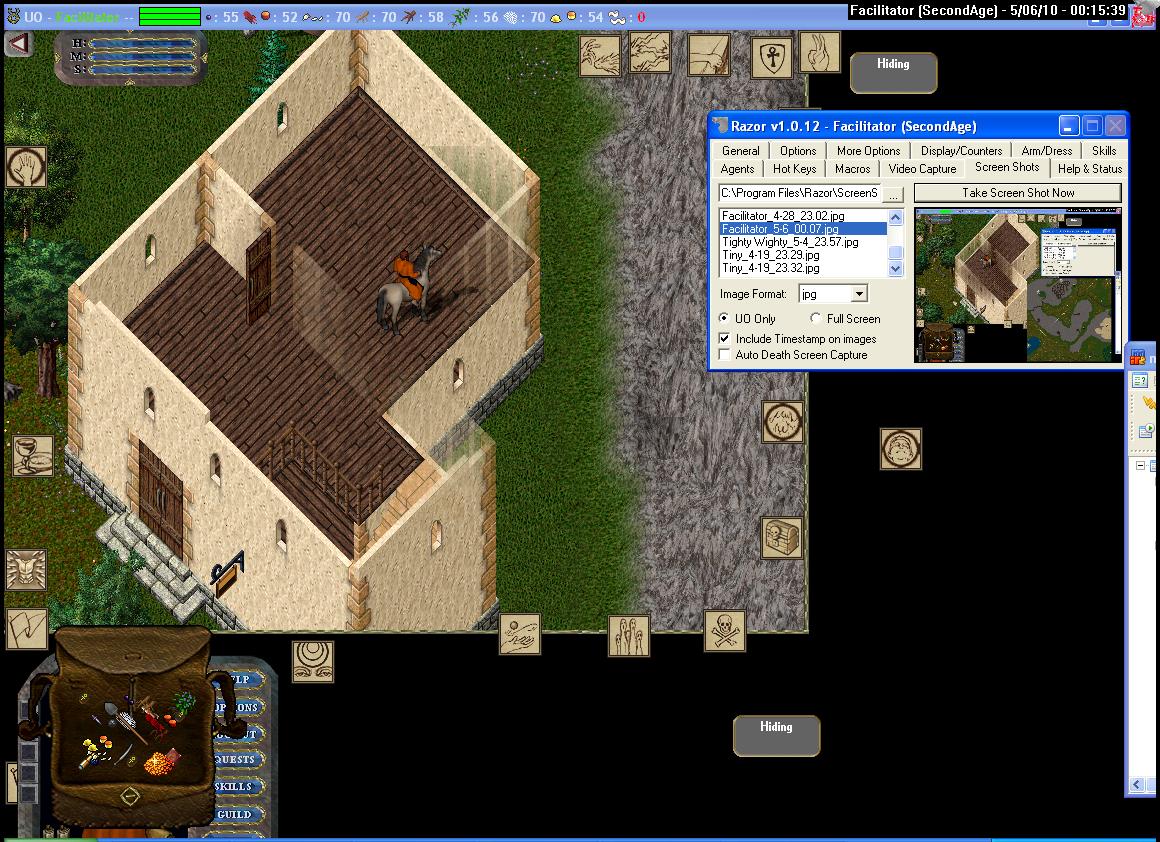The height and width of the screenshot is (842, 1160).
Task: Close the Razor window
Action: tap(1115, 126)
